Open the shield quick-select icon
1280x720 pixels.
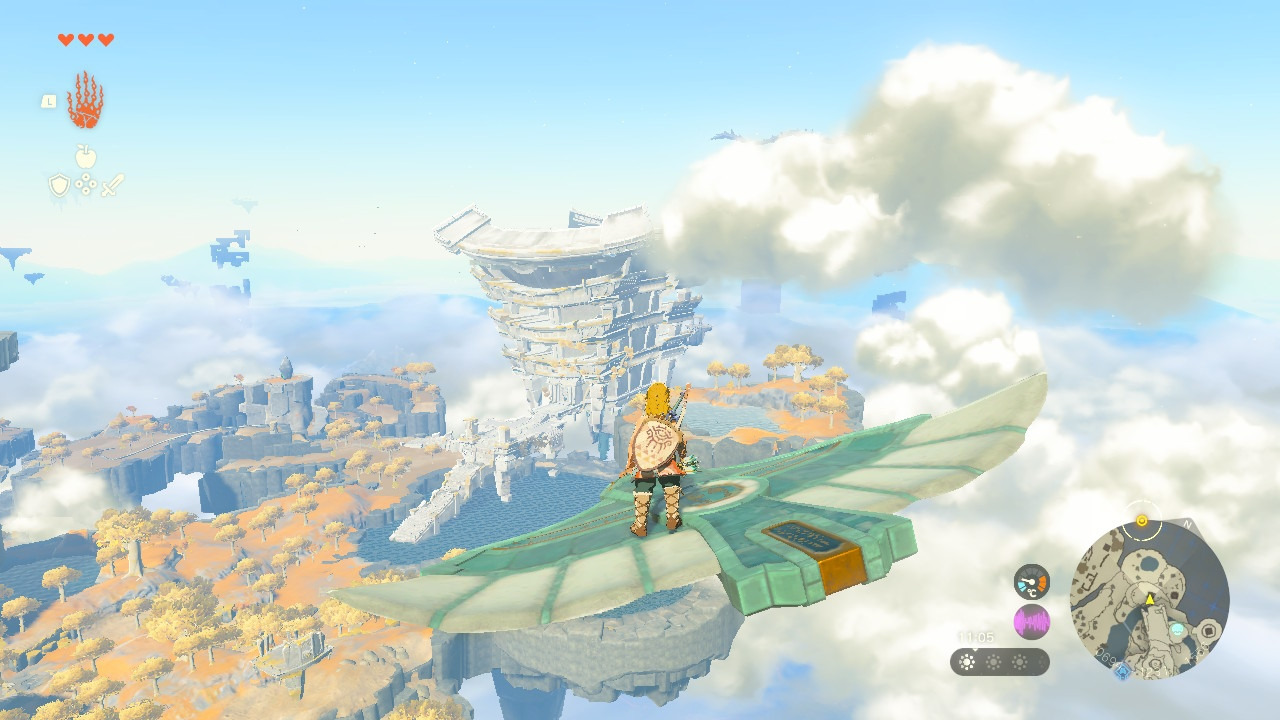tap(59, 185)
